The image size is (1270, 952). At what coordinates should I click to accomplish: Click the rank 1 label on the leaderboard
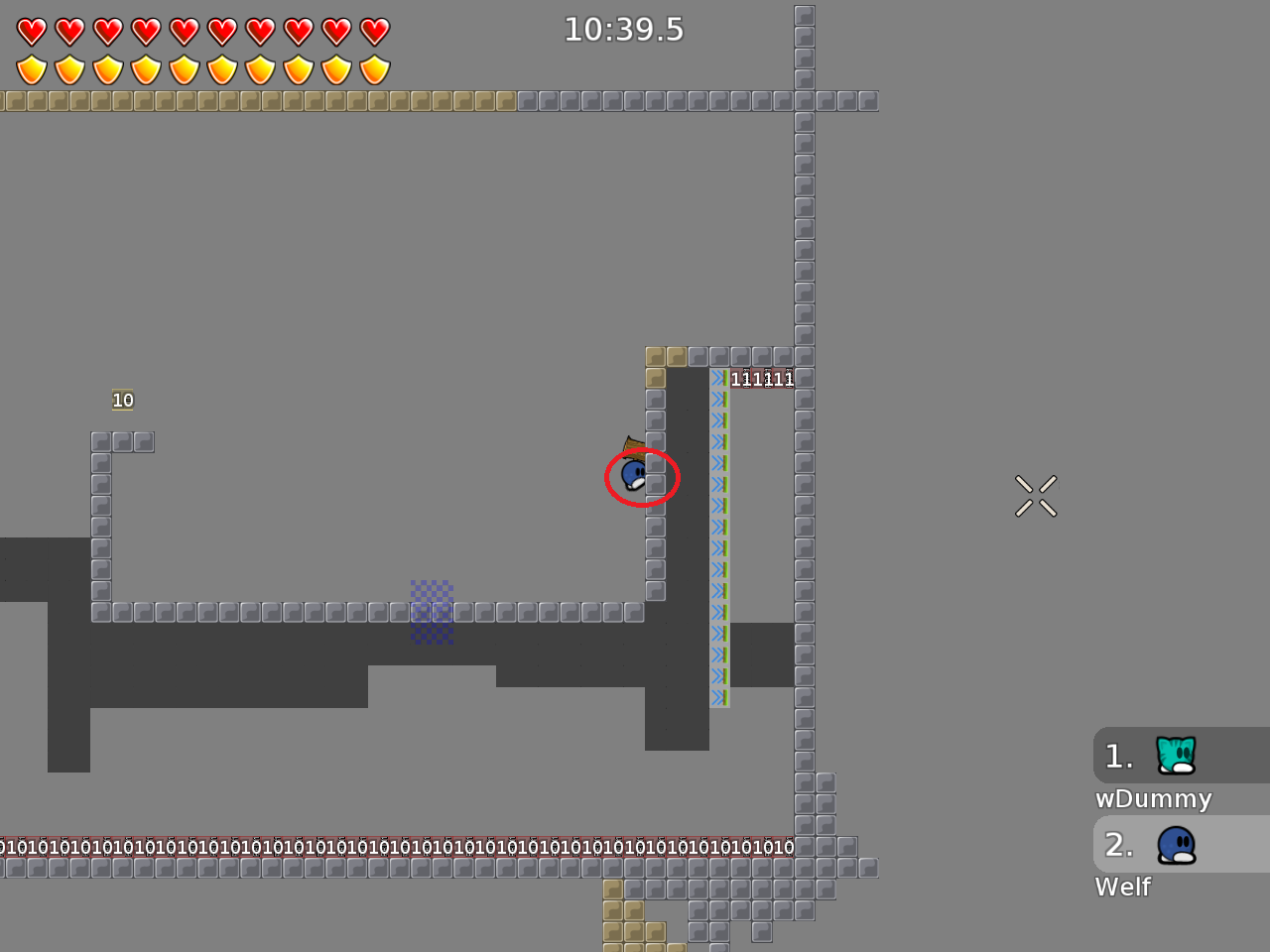[1119, 756]
